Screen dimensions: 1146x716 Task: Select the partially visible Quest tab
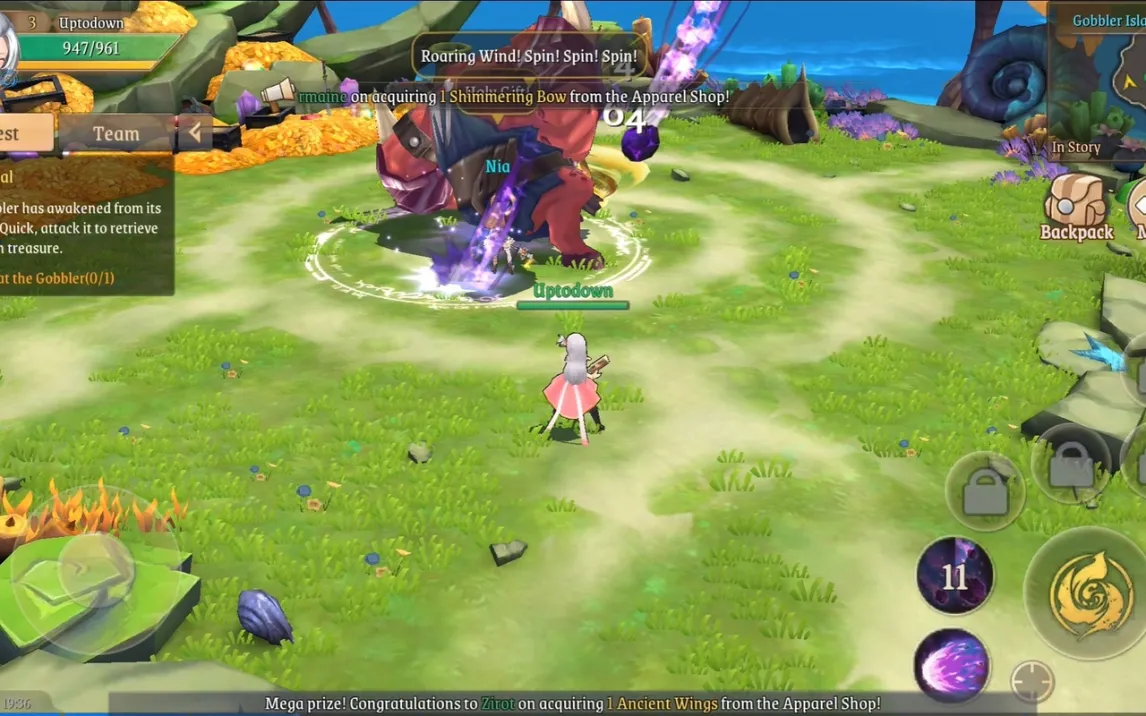pyautogui.click(x=20, y=133)
